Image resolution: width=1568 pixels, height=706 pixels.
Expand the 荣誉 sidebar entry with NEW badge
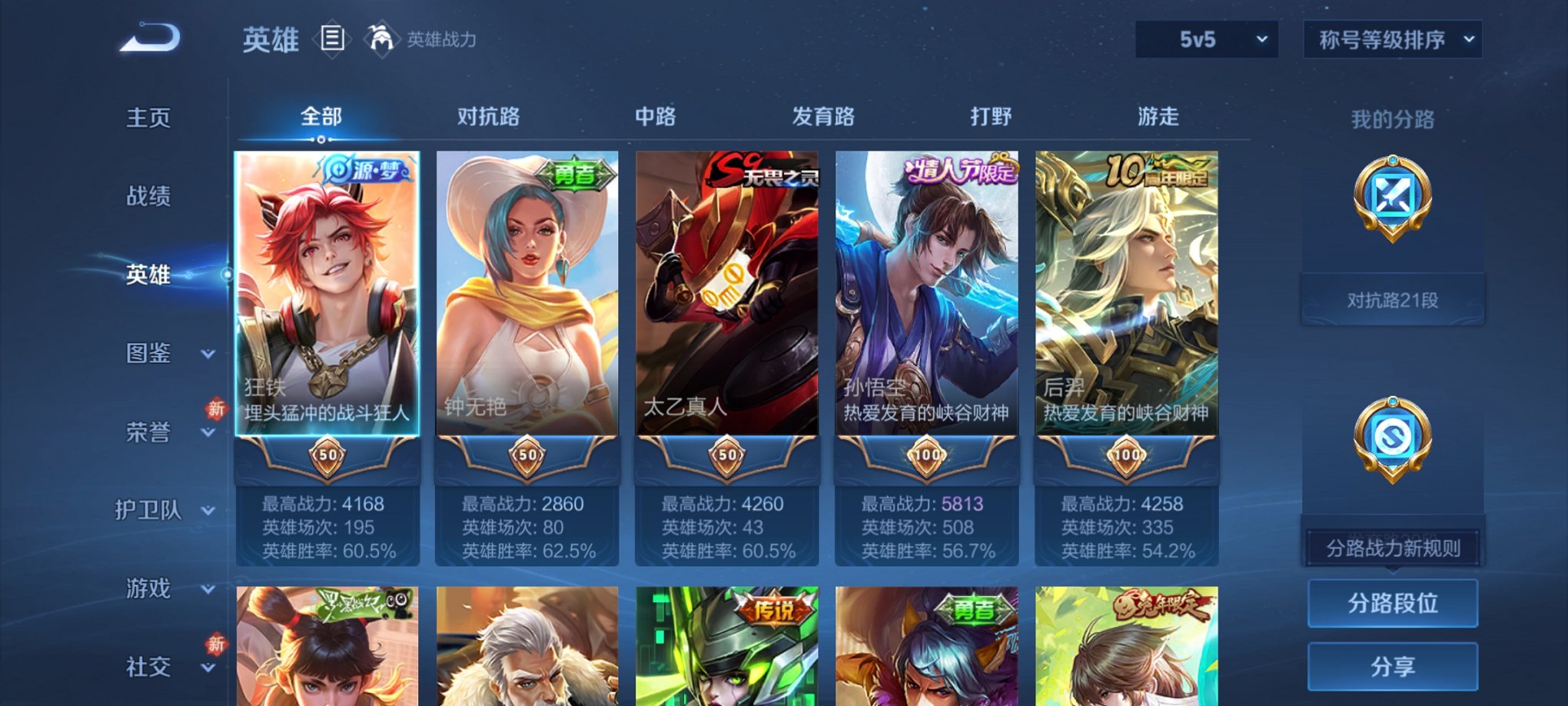[149, 433]
